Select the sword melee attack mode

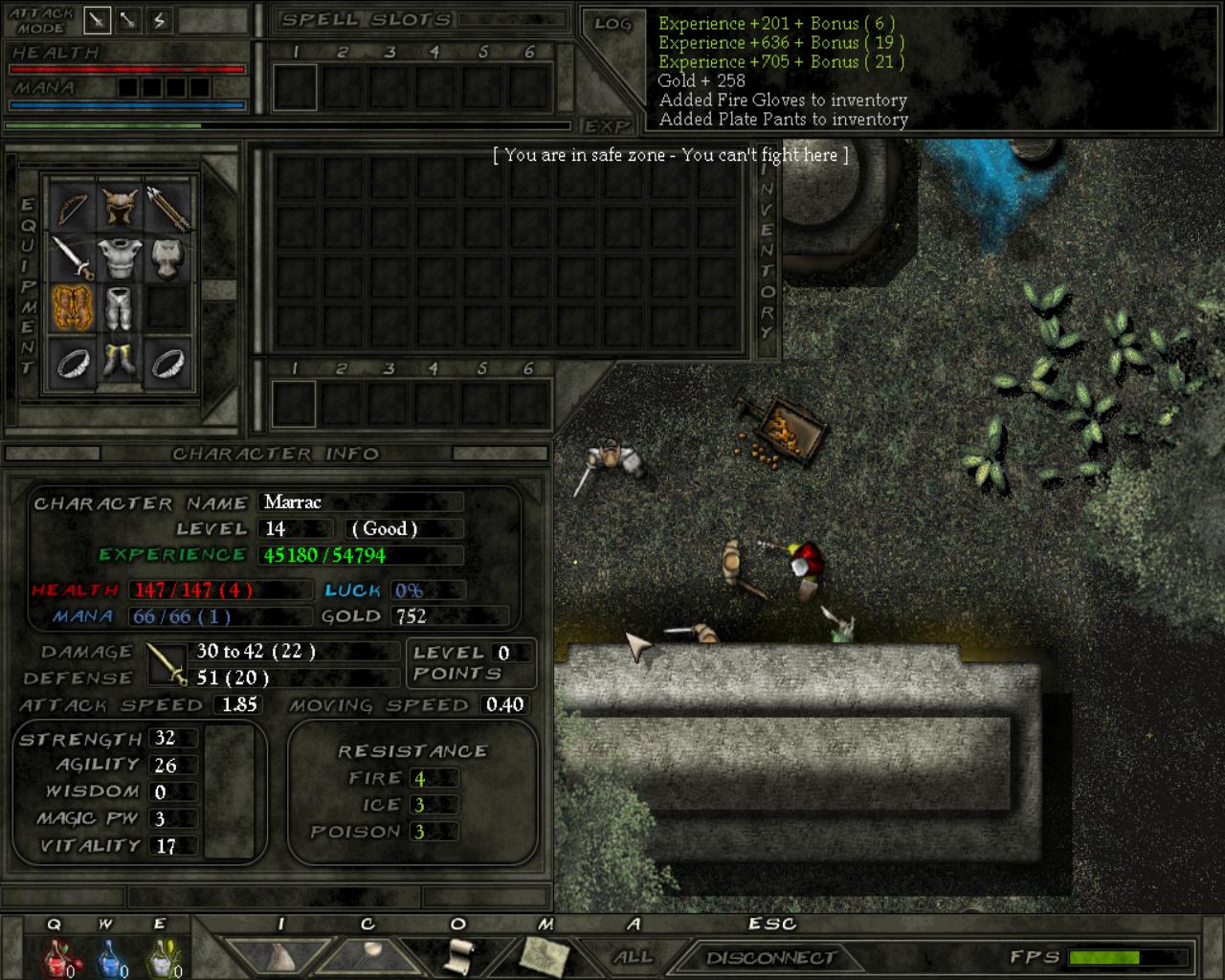(x=97, y=19)
